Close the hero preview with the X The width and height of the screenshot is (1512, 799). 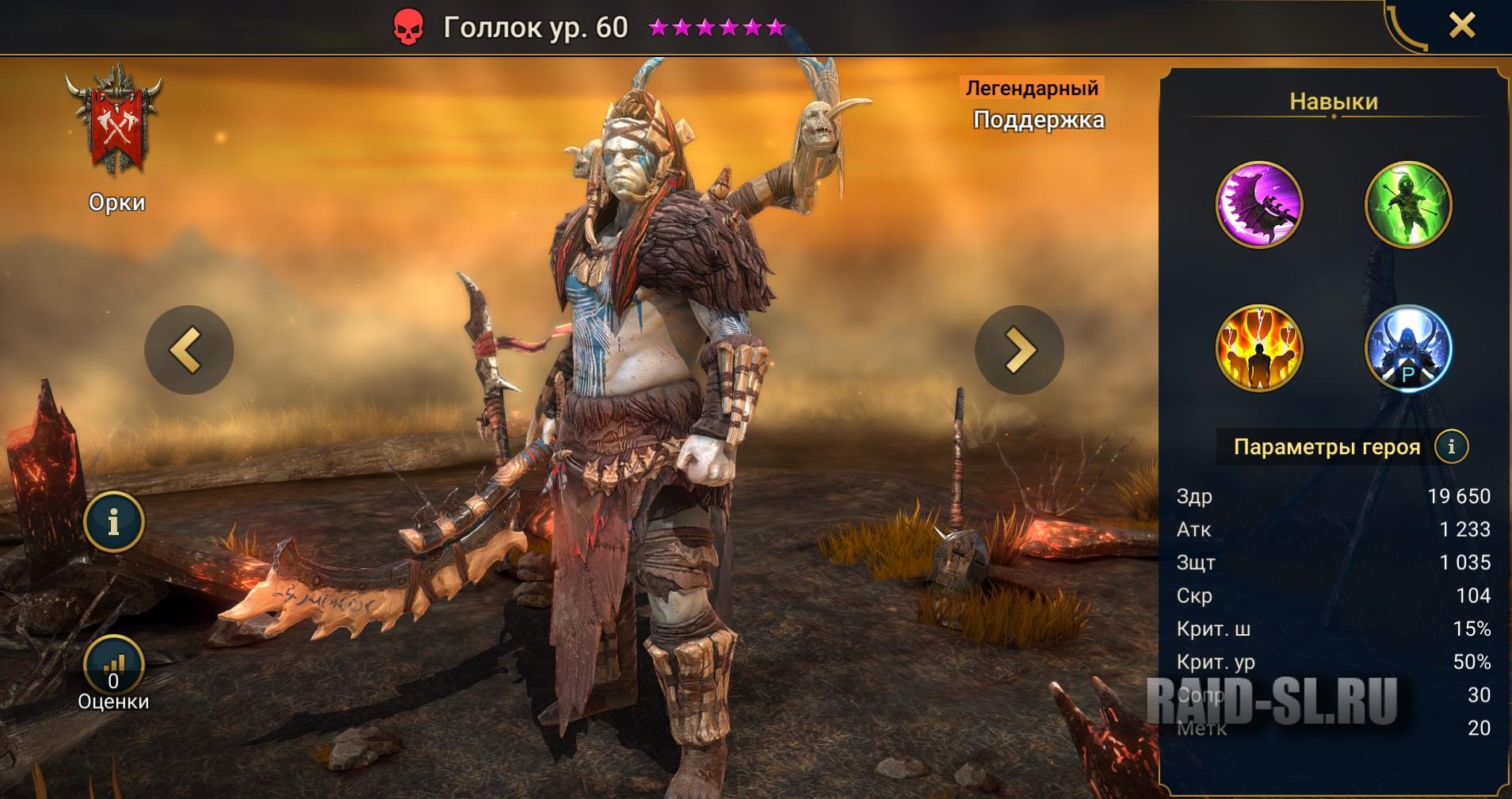(1461, 26)
